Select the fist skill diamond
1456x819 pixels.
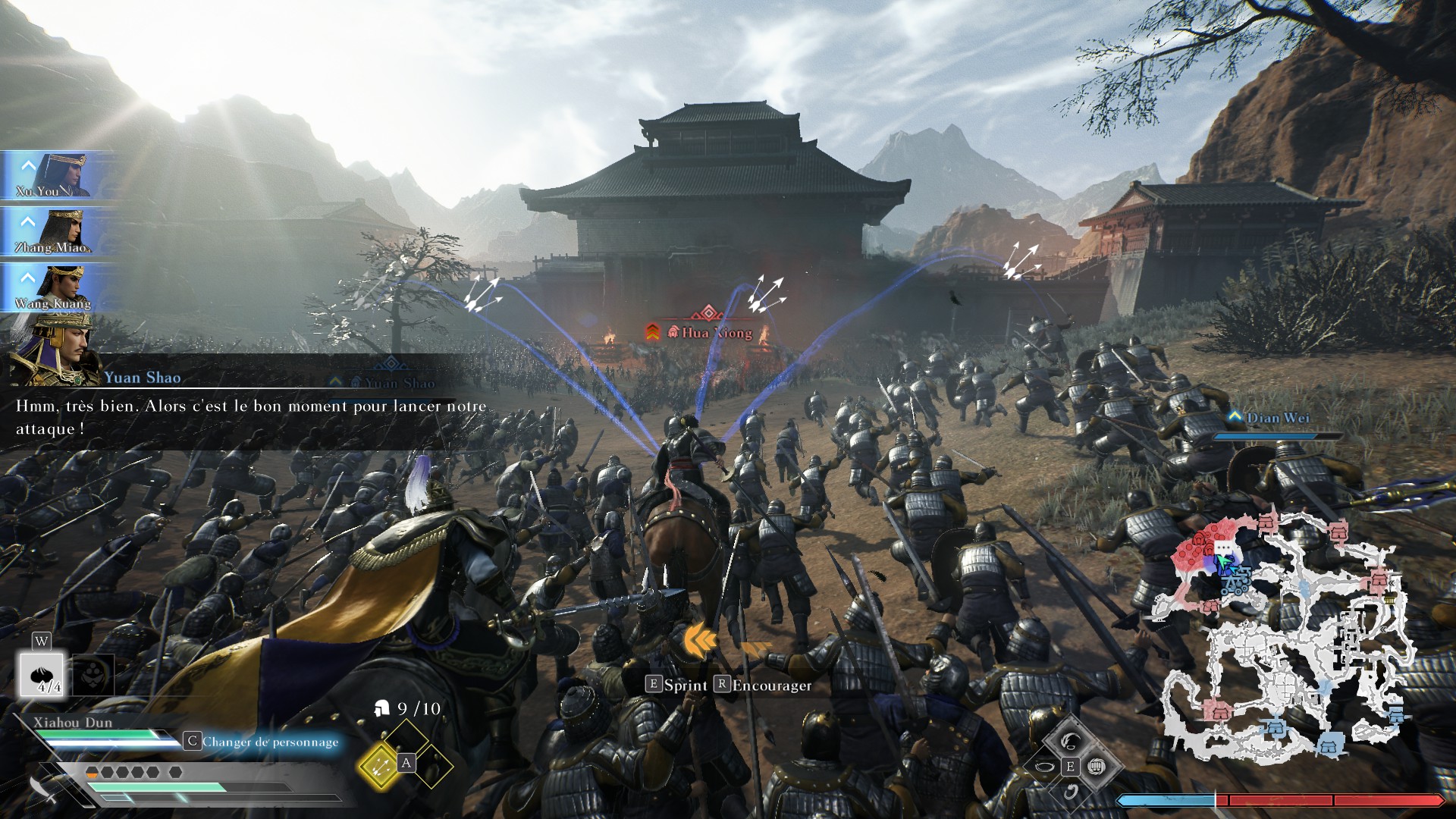click(x=1095, y=767)
